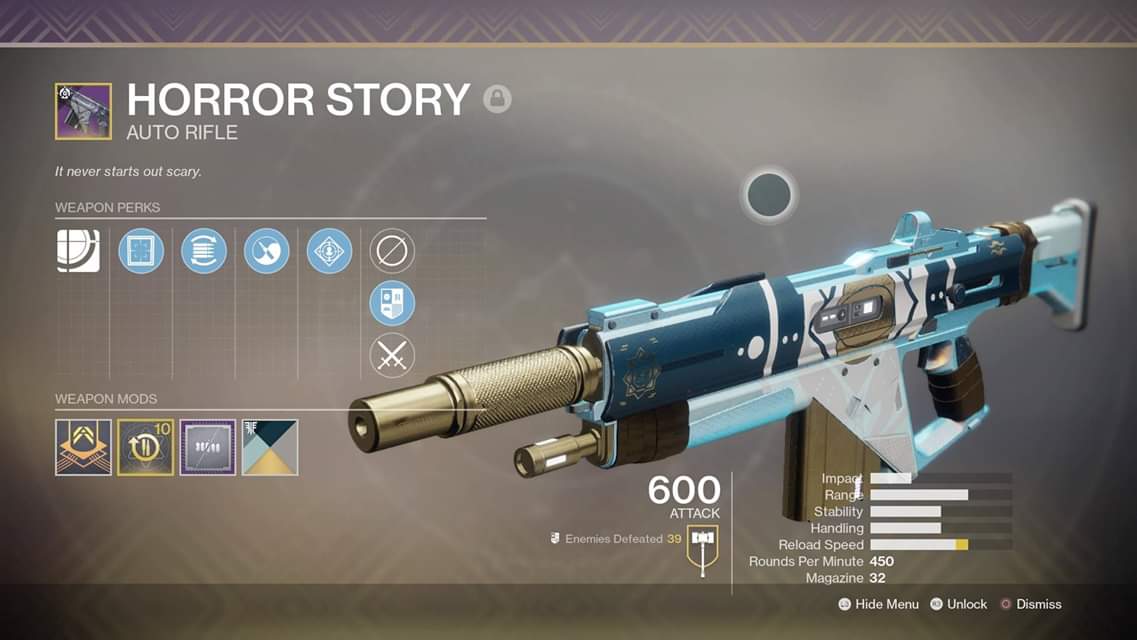This screenshot has width=1137, height=640.
Task: Click the Horror Story weapon thumbnail
Action: [83, 111]
